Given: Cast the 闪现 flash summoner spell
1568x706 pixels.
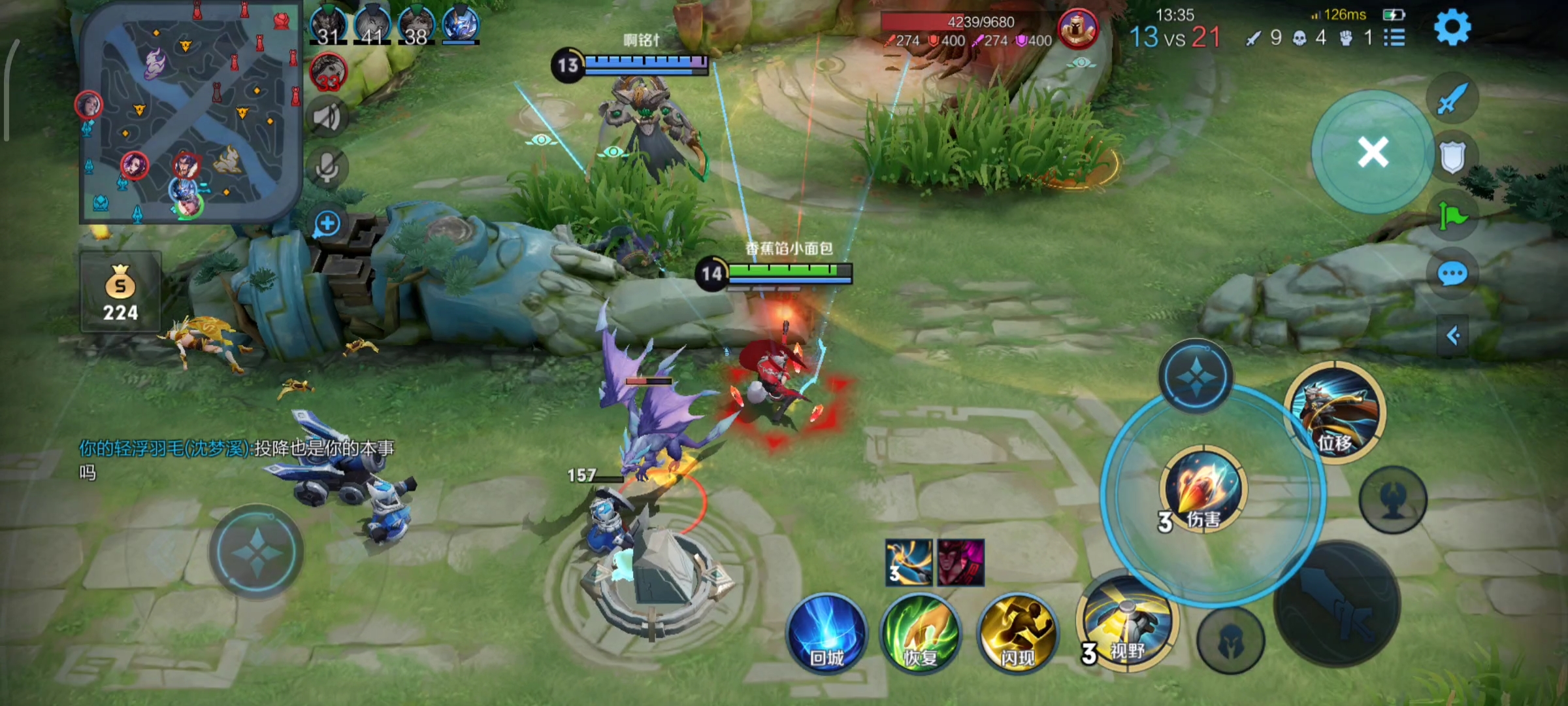Looking at the screenshot, I should (1017, 634).
